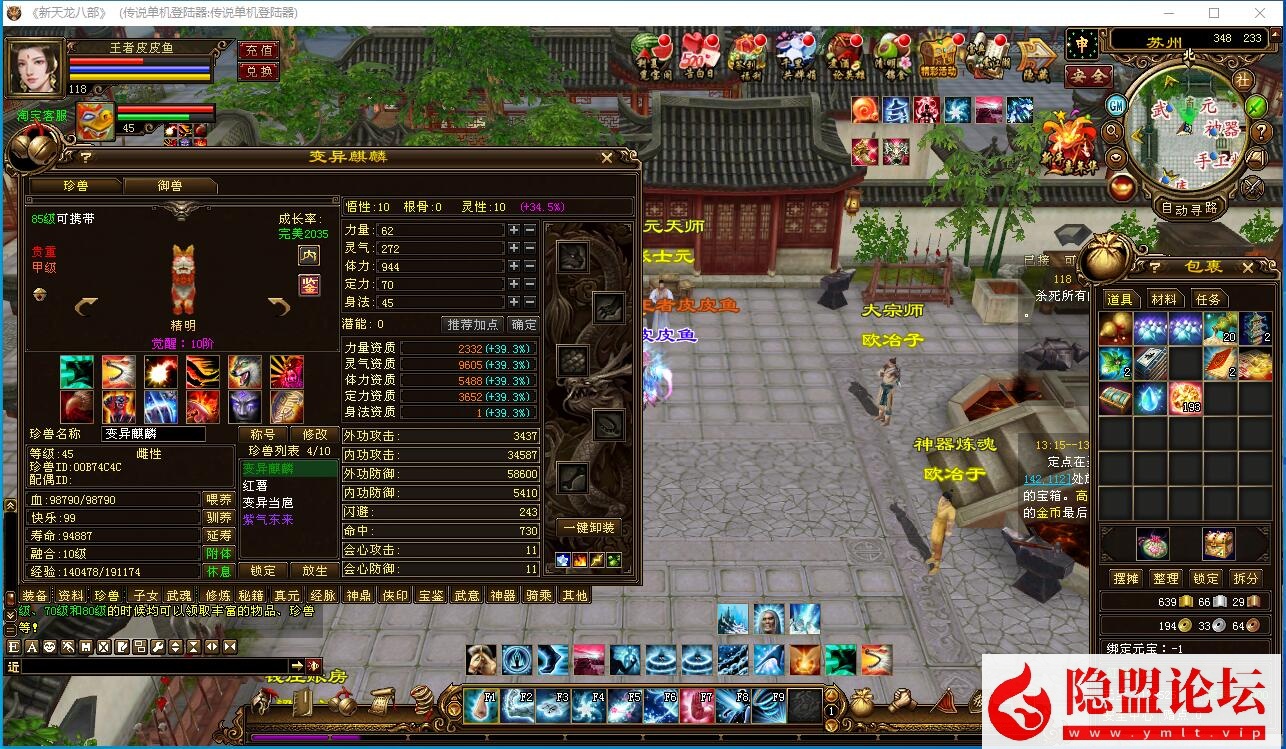The image size is (1286, 749).
Task: Click the speaker icon beside the chat input
Action: coord(313,665)
